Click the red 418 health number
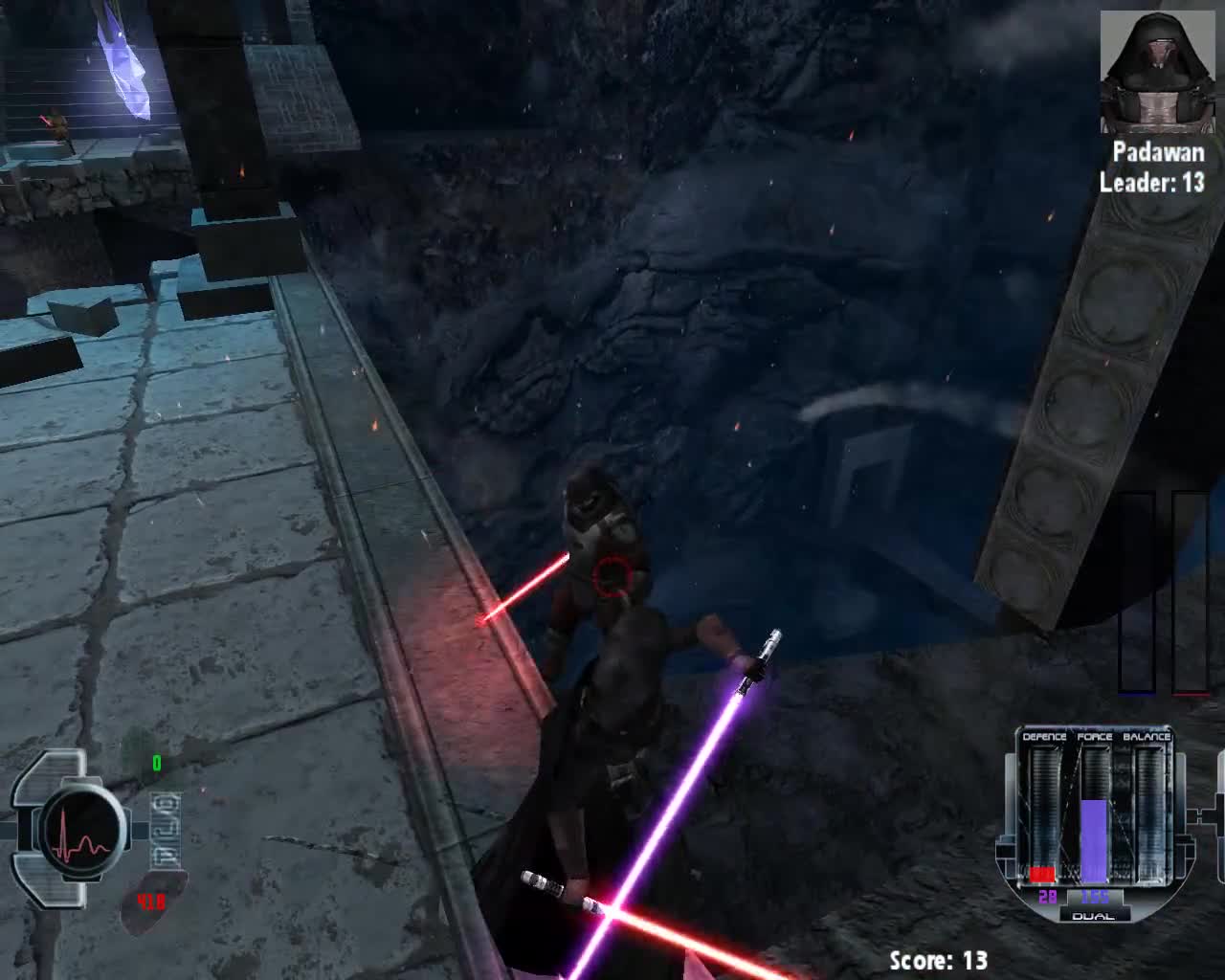This screenshot has width=1225, height=980. [x=149, y=902]
